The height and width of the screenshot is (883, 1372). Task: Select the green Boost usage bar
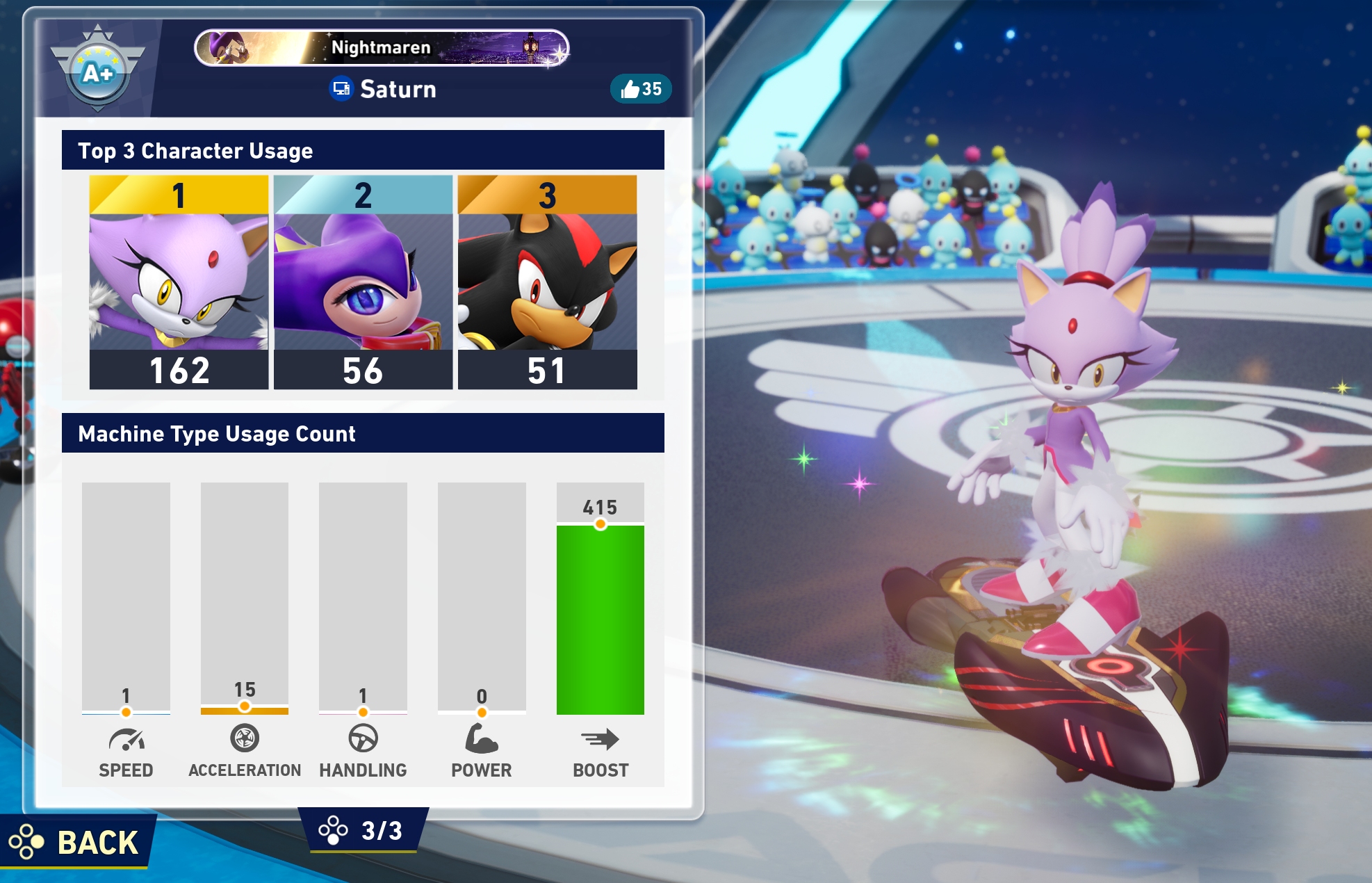600,619
